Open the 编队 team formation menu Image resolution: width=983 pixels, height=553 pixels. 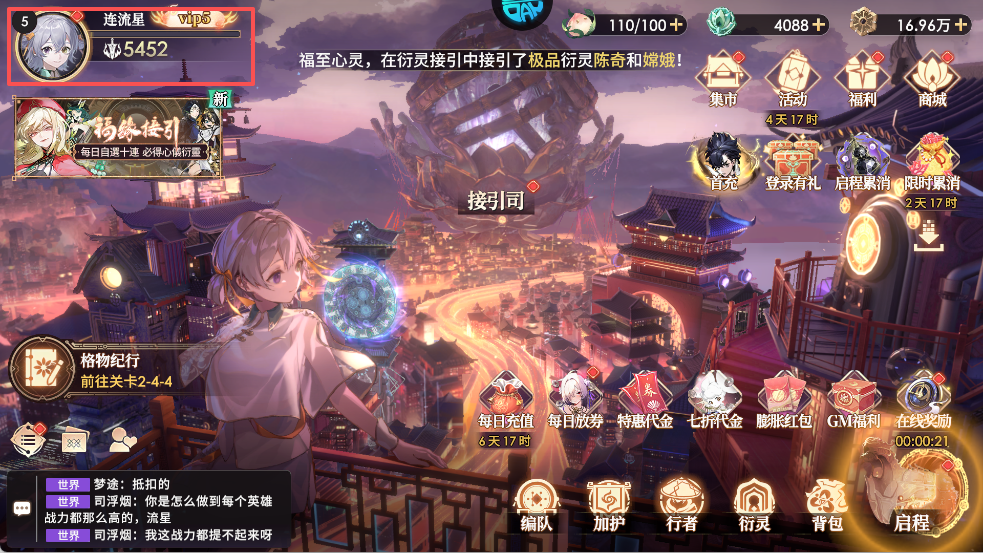coord(536,503)
